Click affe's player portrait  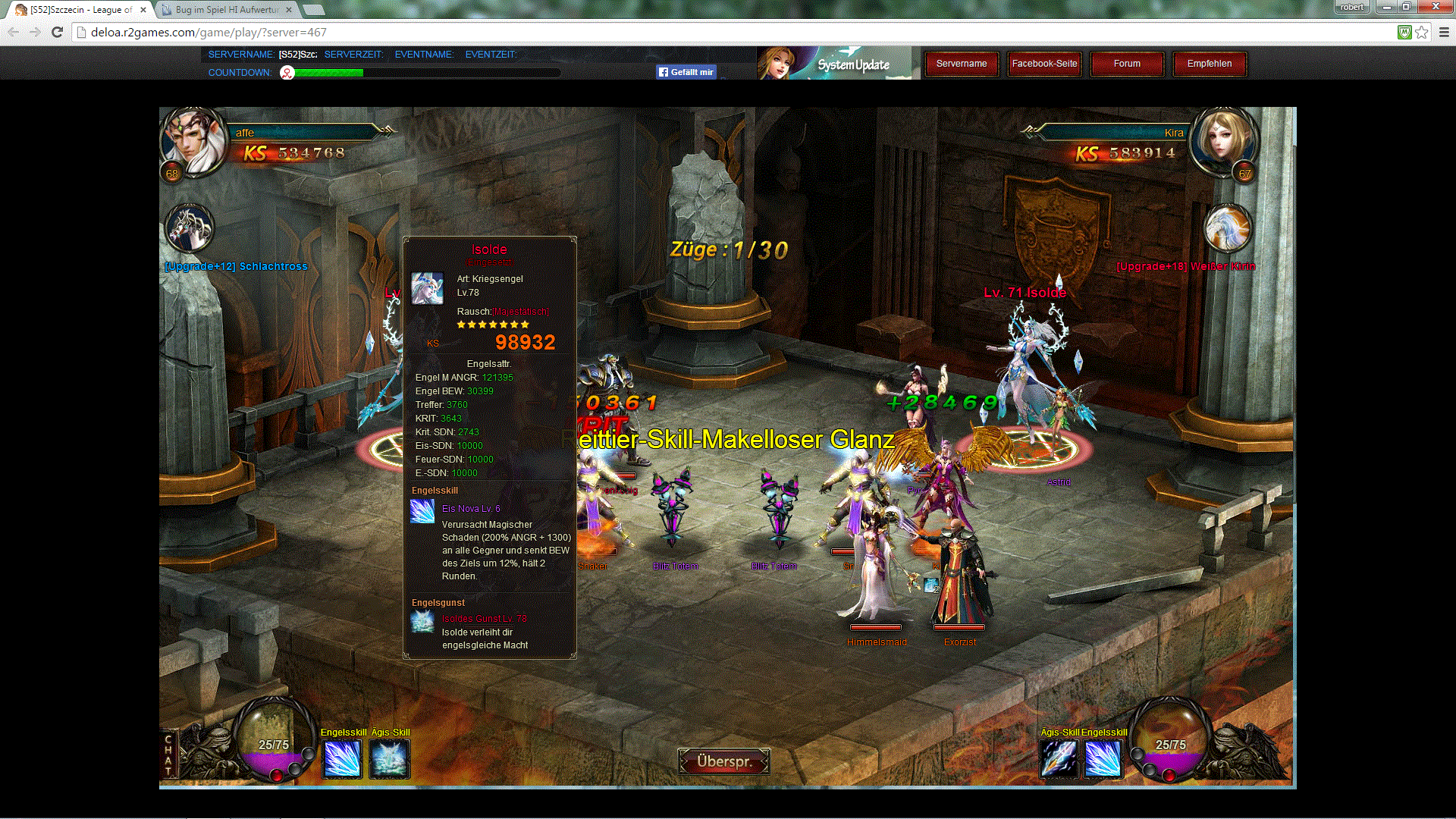tap(193, 142)
